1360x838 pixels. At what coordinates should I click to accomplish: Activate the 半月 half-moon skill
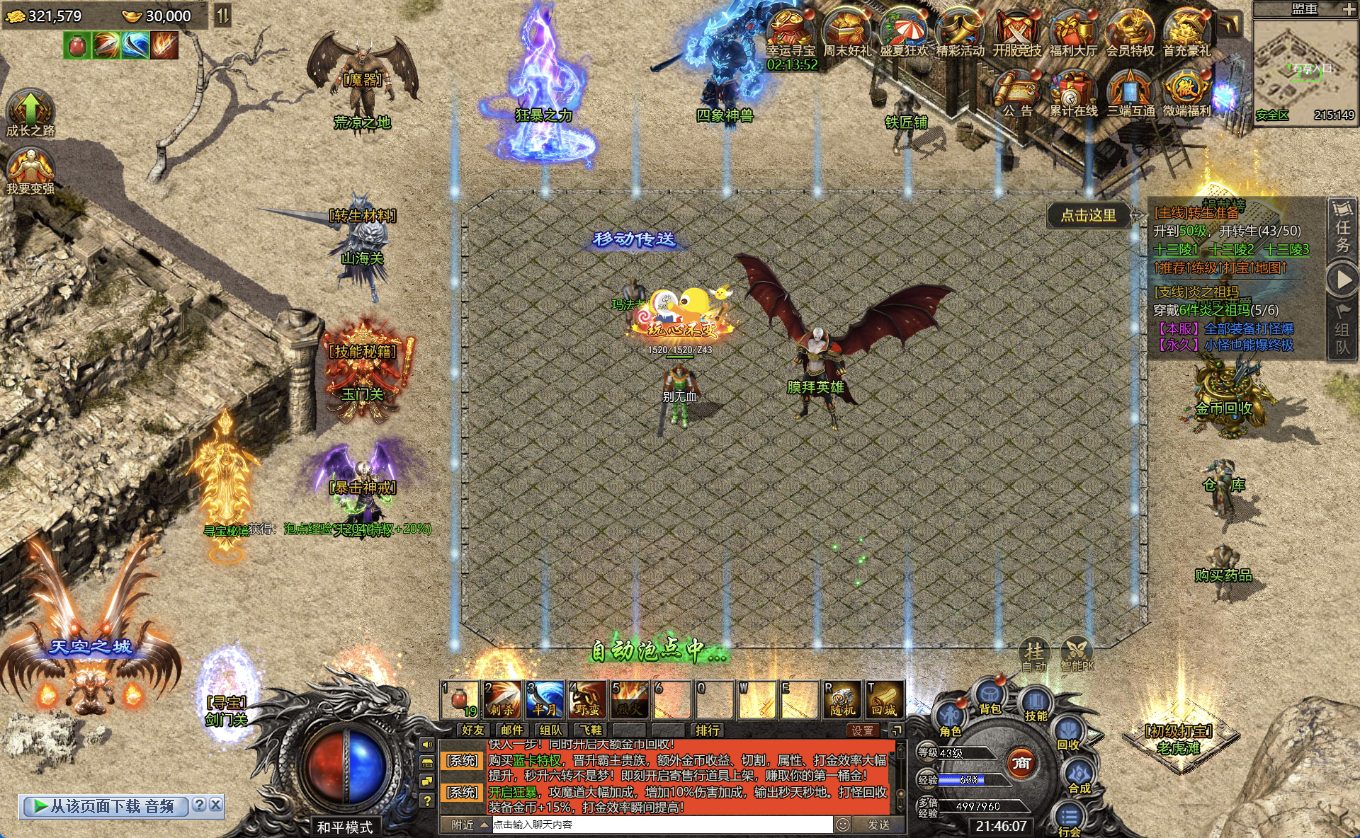tap(545, 699)
